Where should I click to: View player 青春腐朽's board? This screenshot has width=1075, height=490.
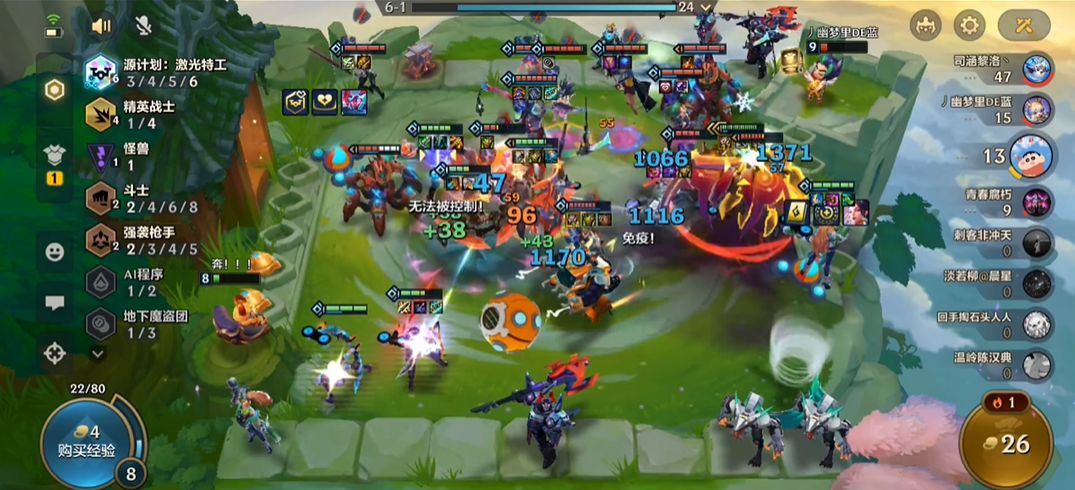click(1036, 202)
